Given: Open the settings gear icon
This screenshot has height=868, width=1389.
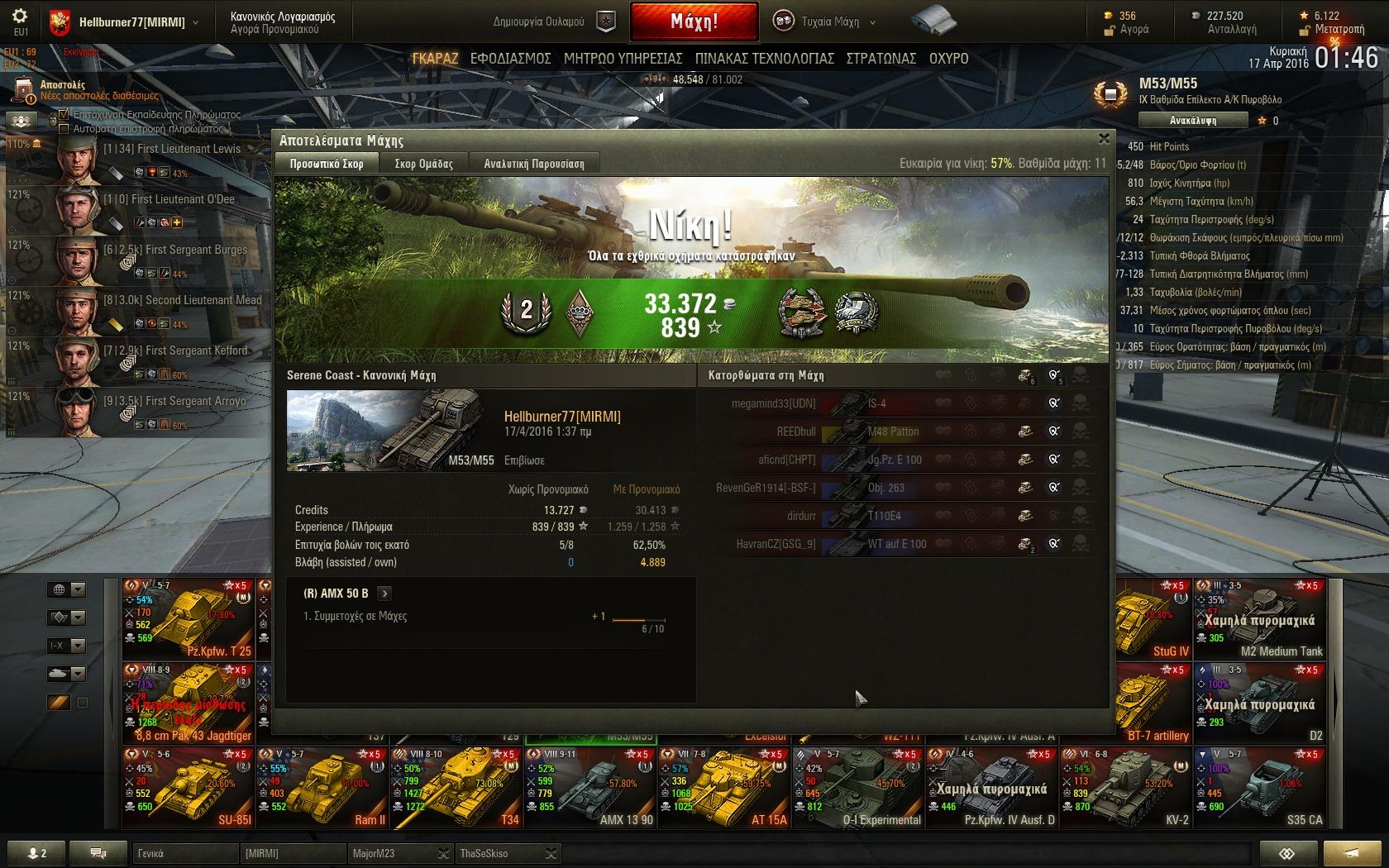Looking at the screenshot, I should (20, 17).
